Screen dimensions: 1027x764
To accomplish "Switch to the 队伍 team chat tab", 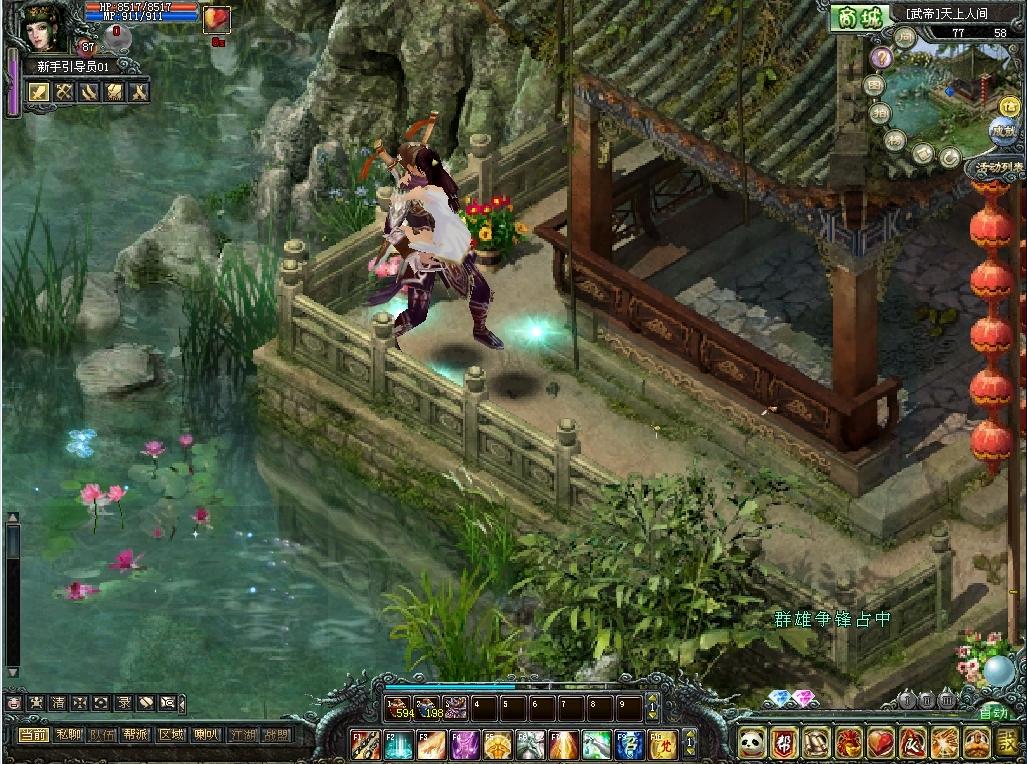I will (x=102, y=734).
